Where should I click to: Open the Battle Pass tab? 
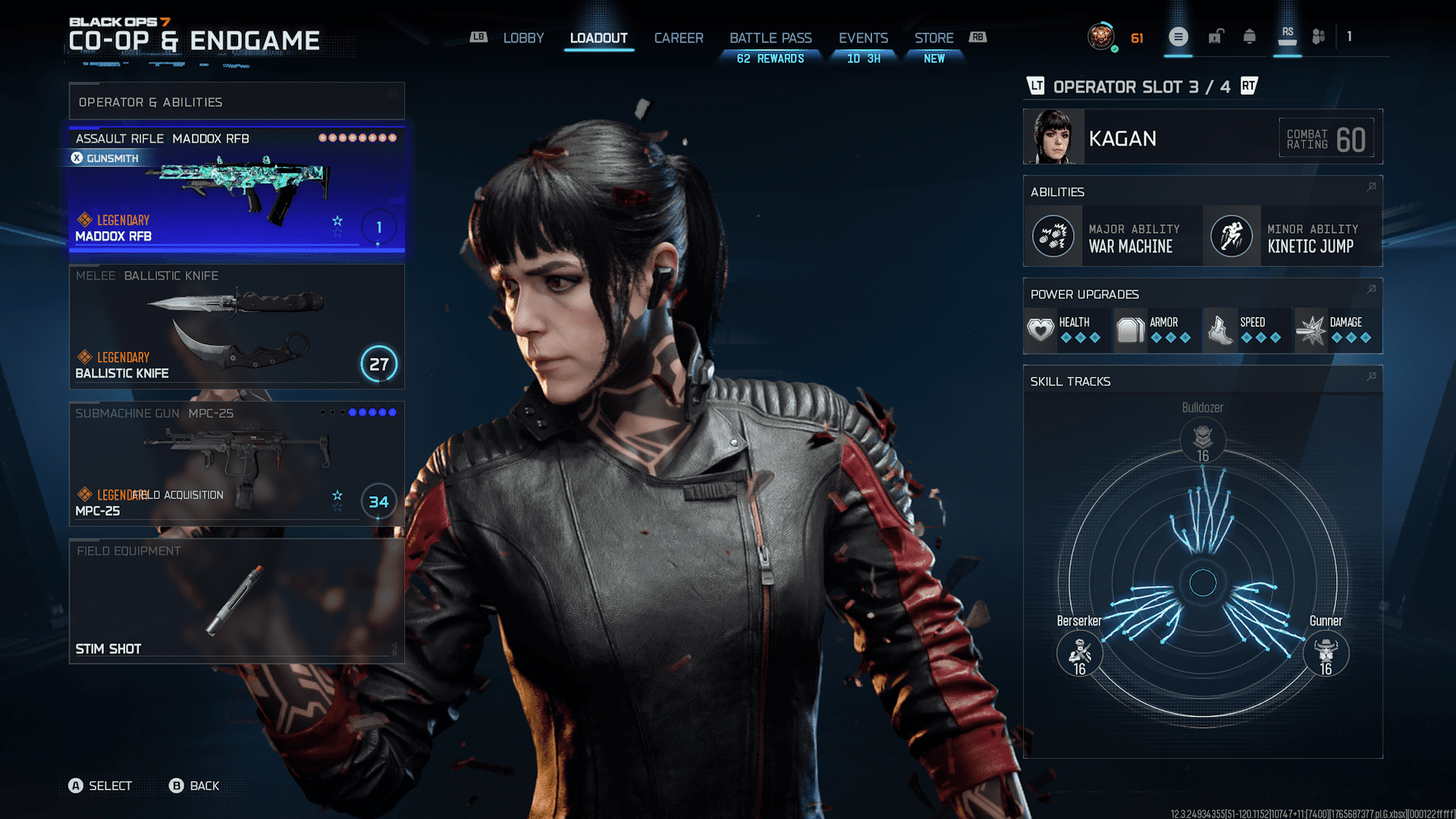point(770,38)
